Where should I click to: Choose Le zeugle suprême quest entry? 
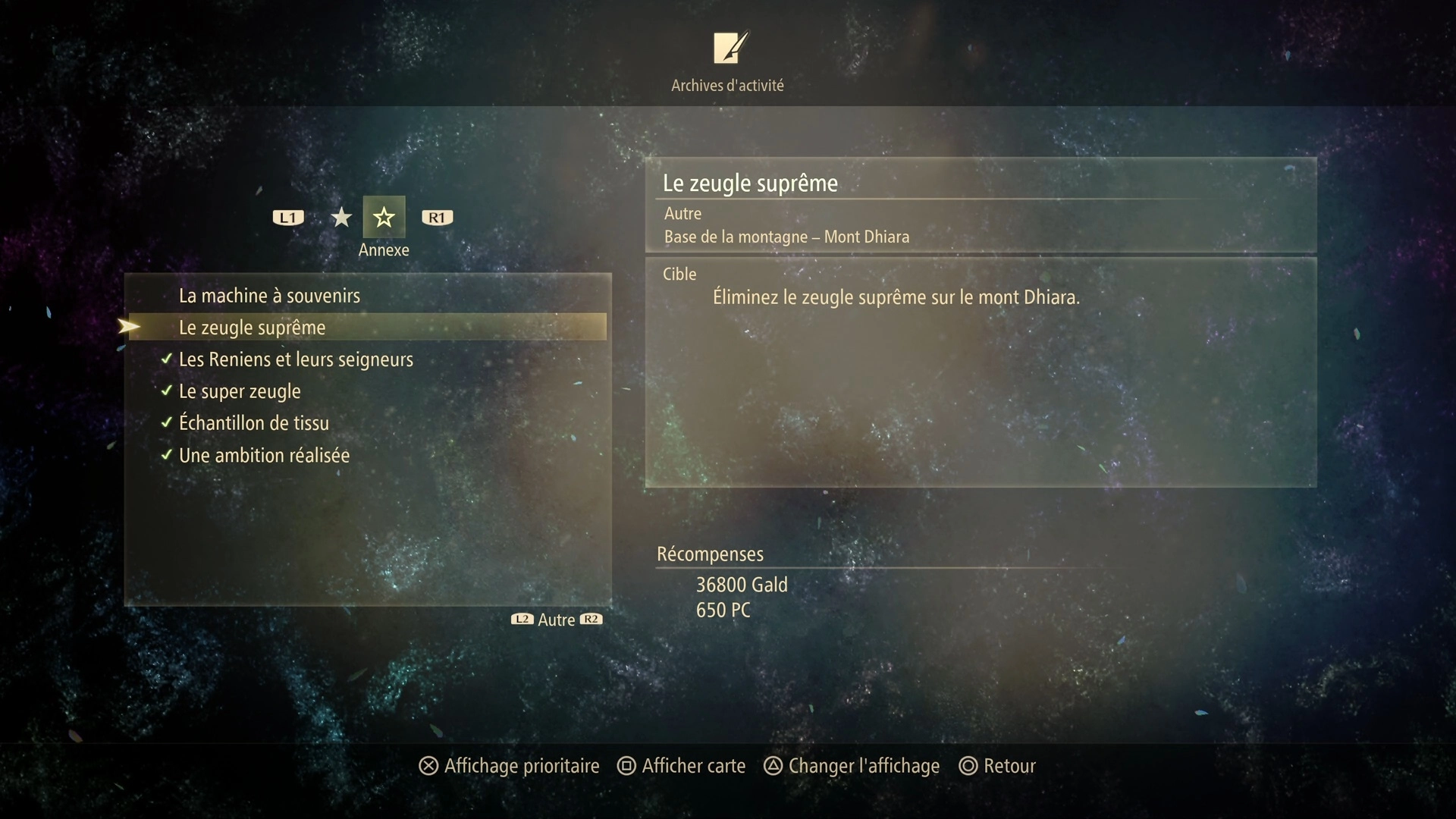coord(253,328)
